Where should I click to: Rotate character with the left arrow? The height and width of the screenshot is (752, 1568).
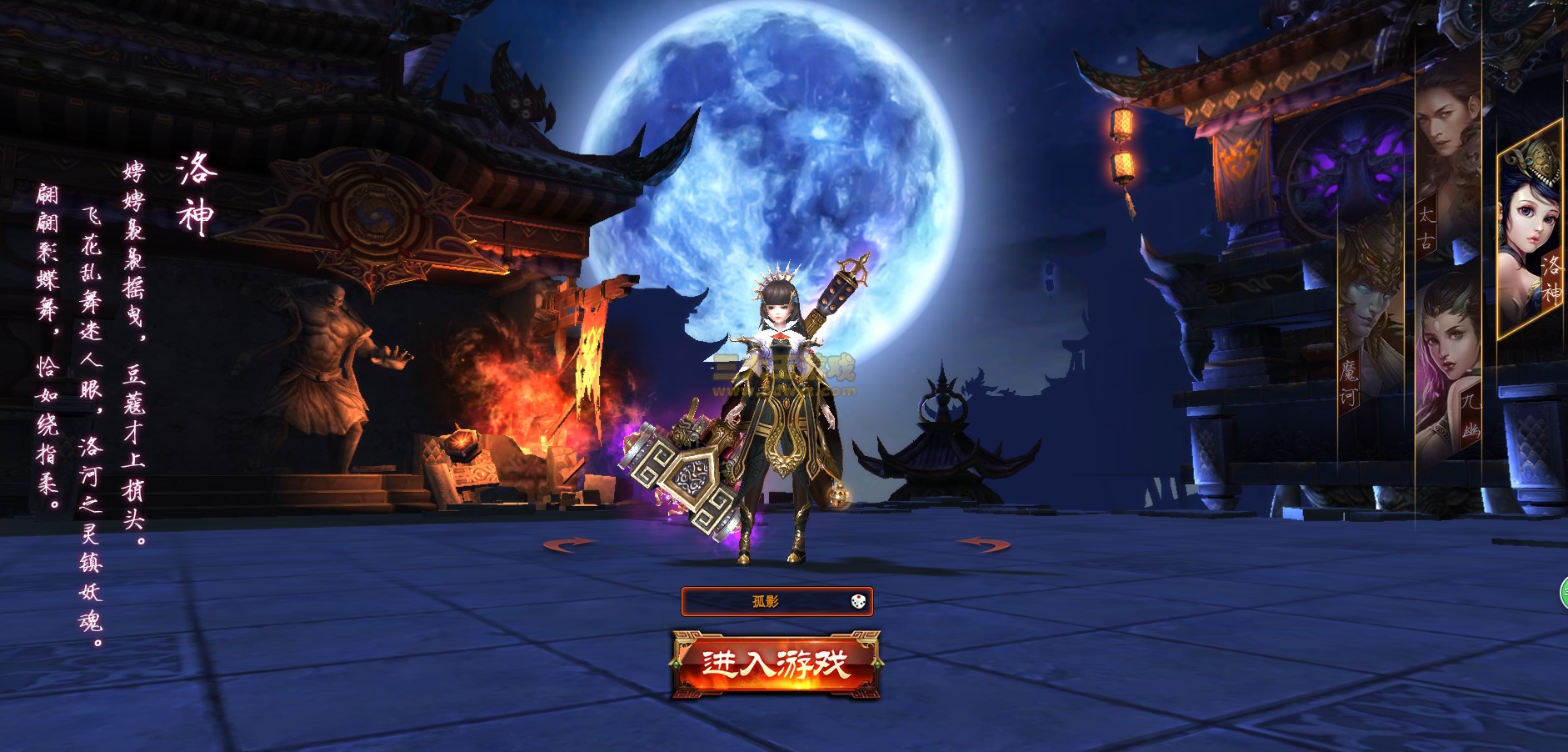(x=570, y=544)
